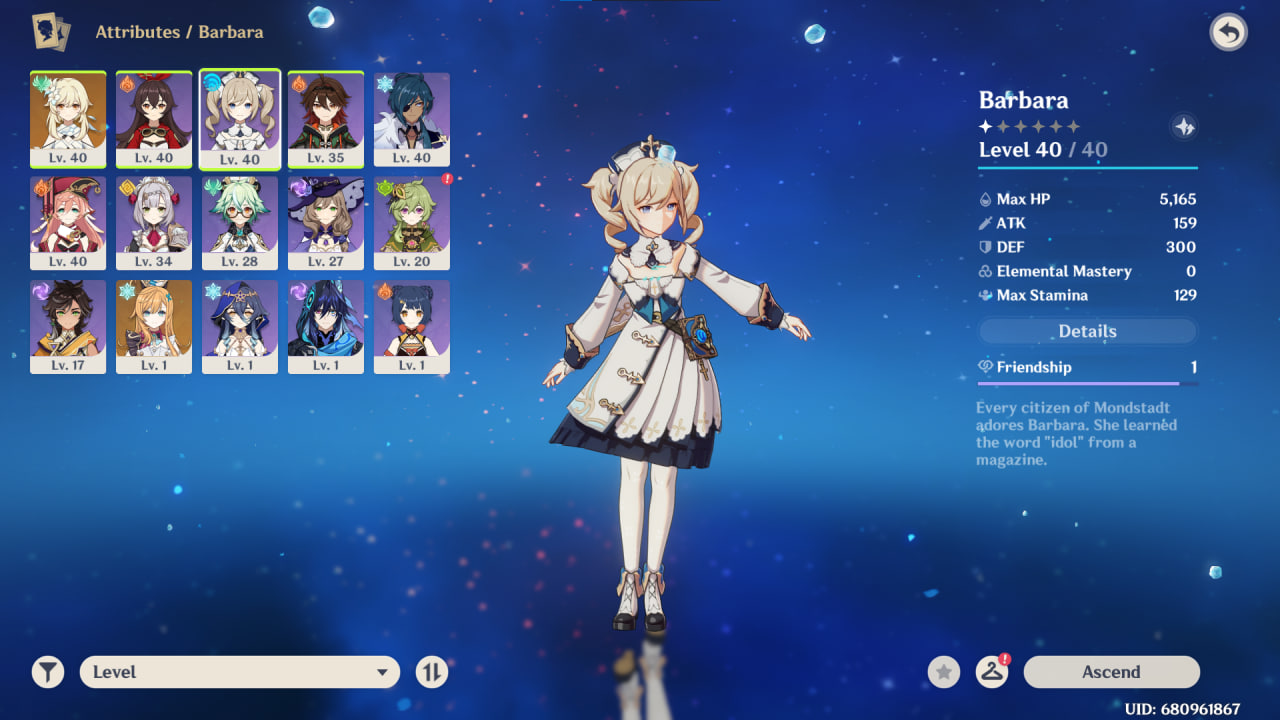
Task: Choose Kaeya from the character grid
Action: [x=412, y=119]
